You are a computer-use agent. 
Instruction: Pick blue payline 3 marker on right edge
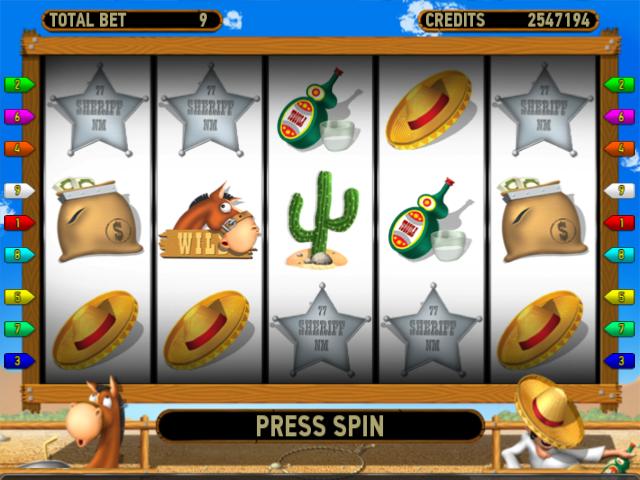(621, 360)
